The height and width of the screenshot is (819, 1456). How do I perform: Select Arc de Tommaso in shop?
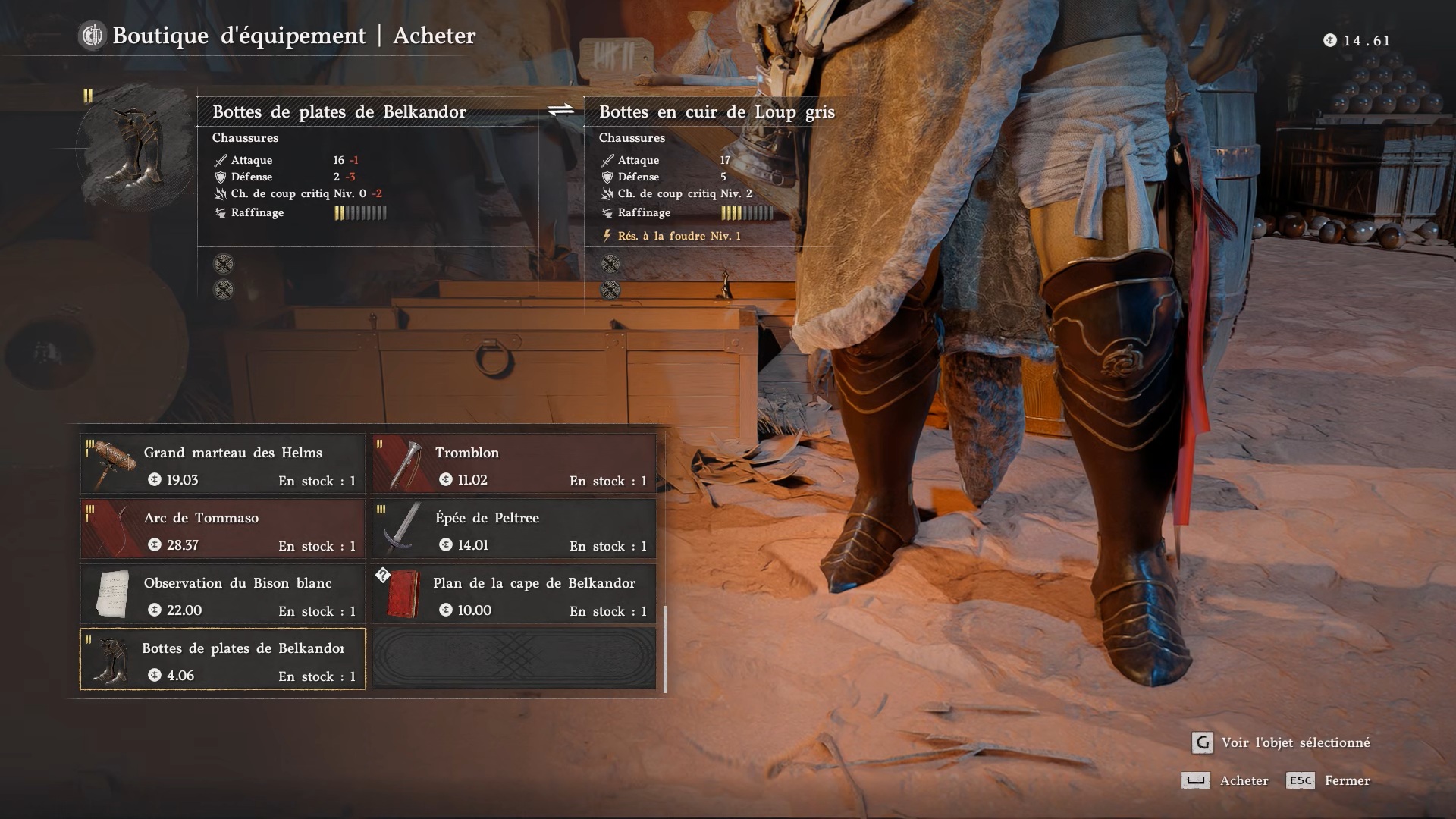tap(223, 529)
